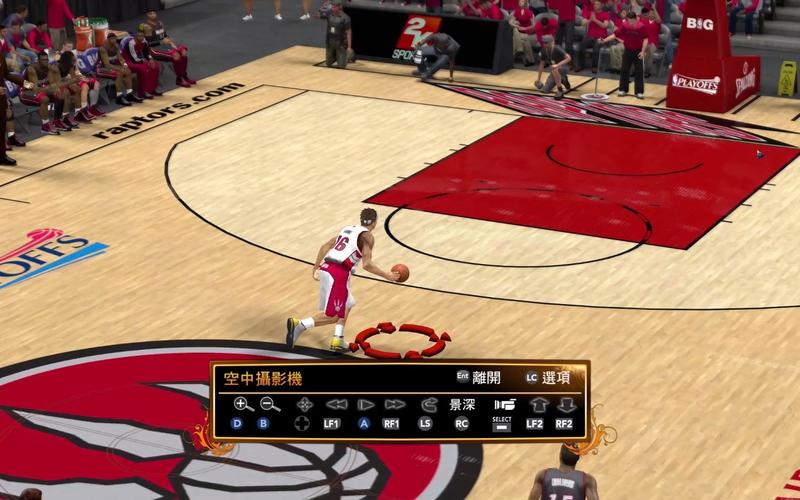
Task: Click the down arrow icon
Action: [x=566, y=404]
